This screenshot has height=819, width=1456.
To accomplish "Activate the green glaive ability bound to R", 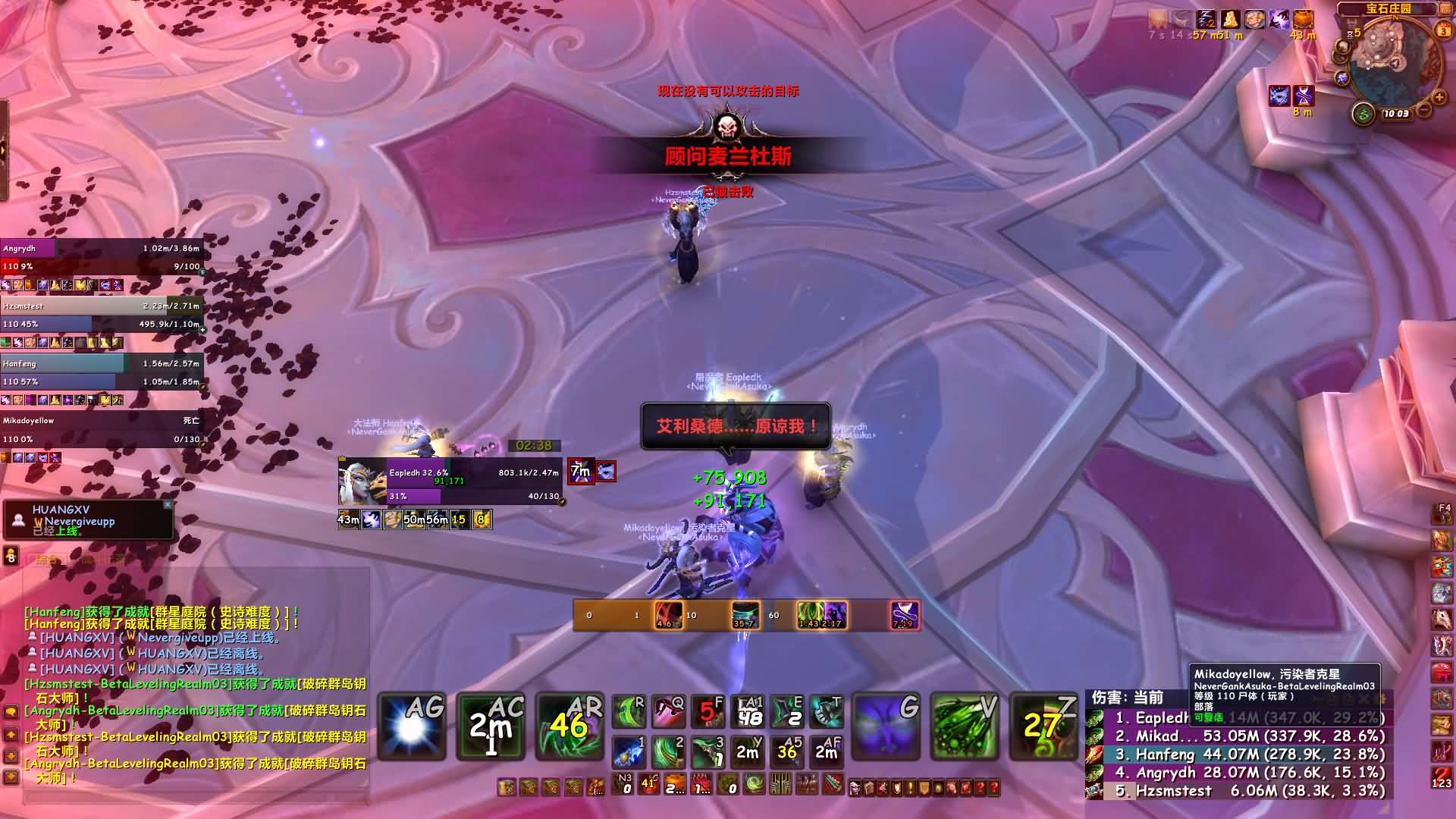I will 629,711.
